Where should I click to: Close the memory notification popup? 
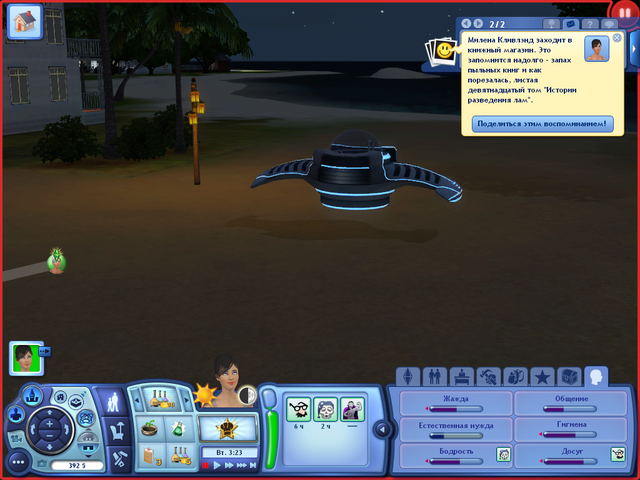tap(617, 38)
